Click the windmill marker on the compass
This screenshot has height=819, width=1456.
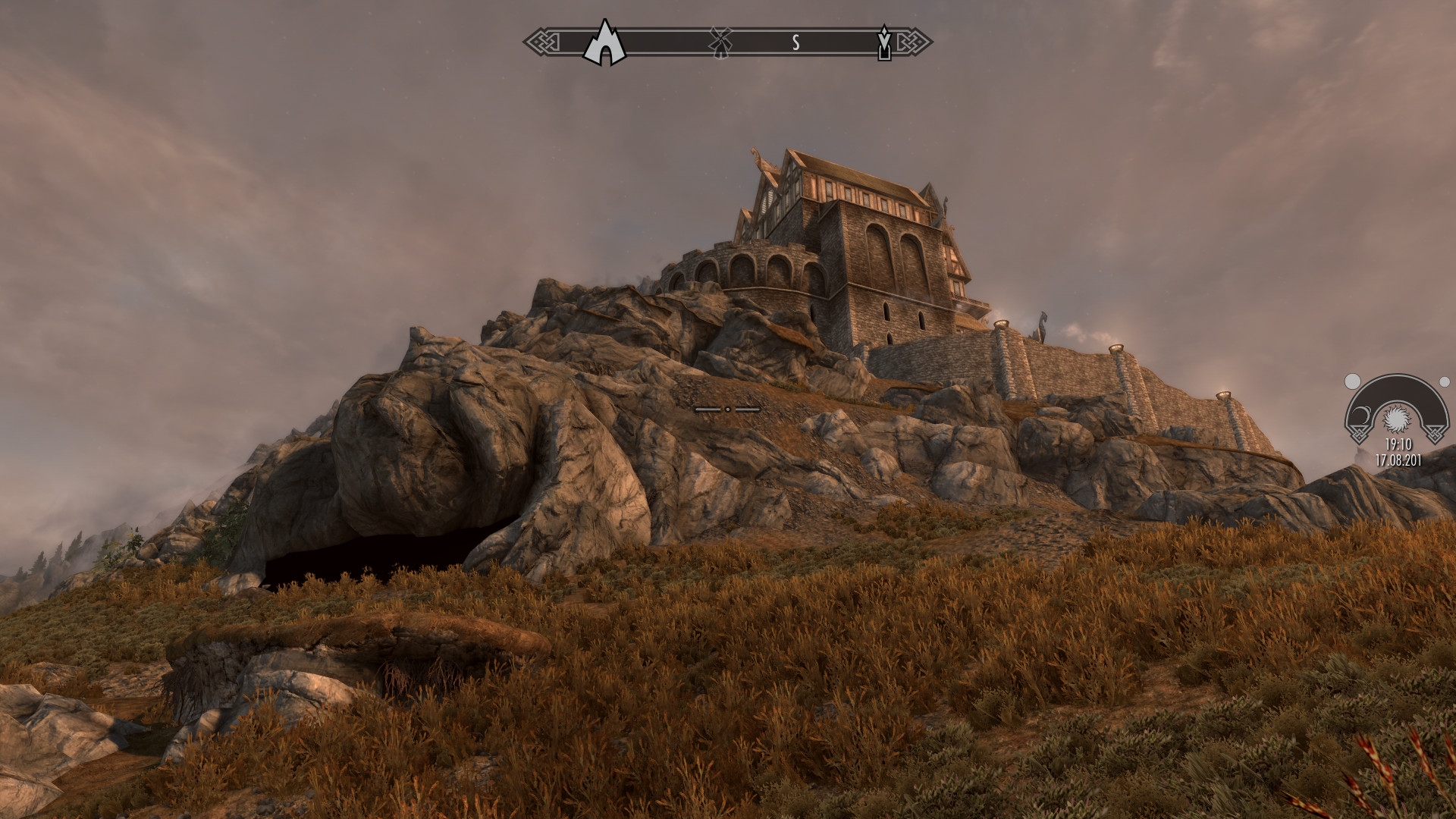pos(720,42)
